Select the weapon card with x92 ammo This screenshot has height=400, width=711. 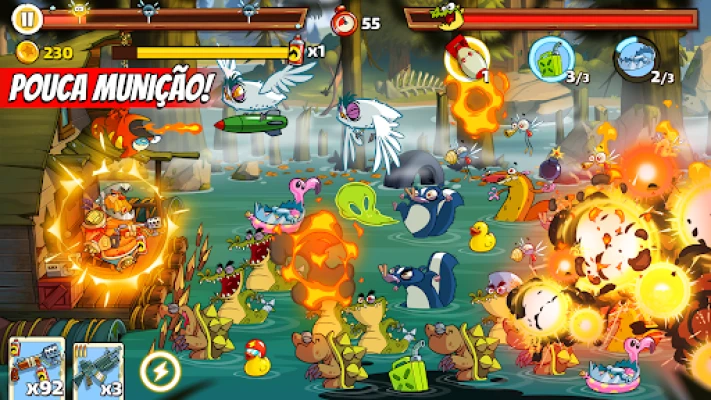click(x=37, y=368)
